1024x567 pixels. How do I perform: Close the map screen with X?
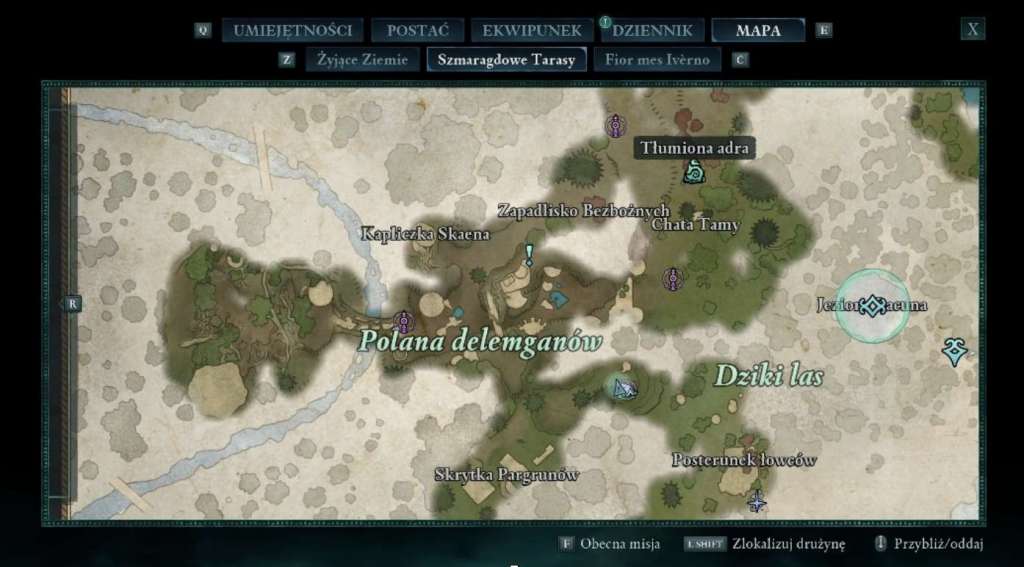pyautogui.click(x=972, y=29)
